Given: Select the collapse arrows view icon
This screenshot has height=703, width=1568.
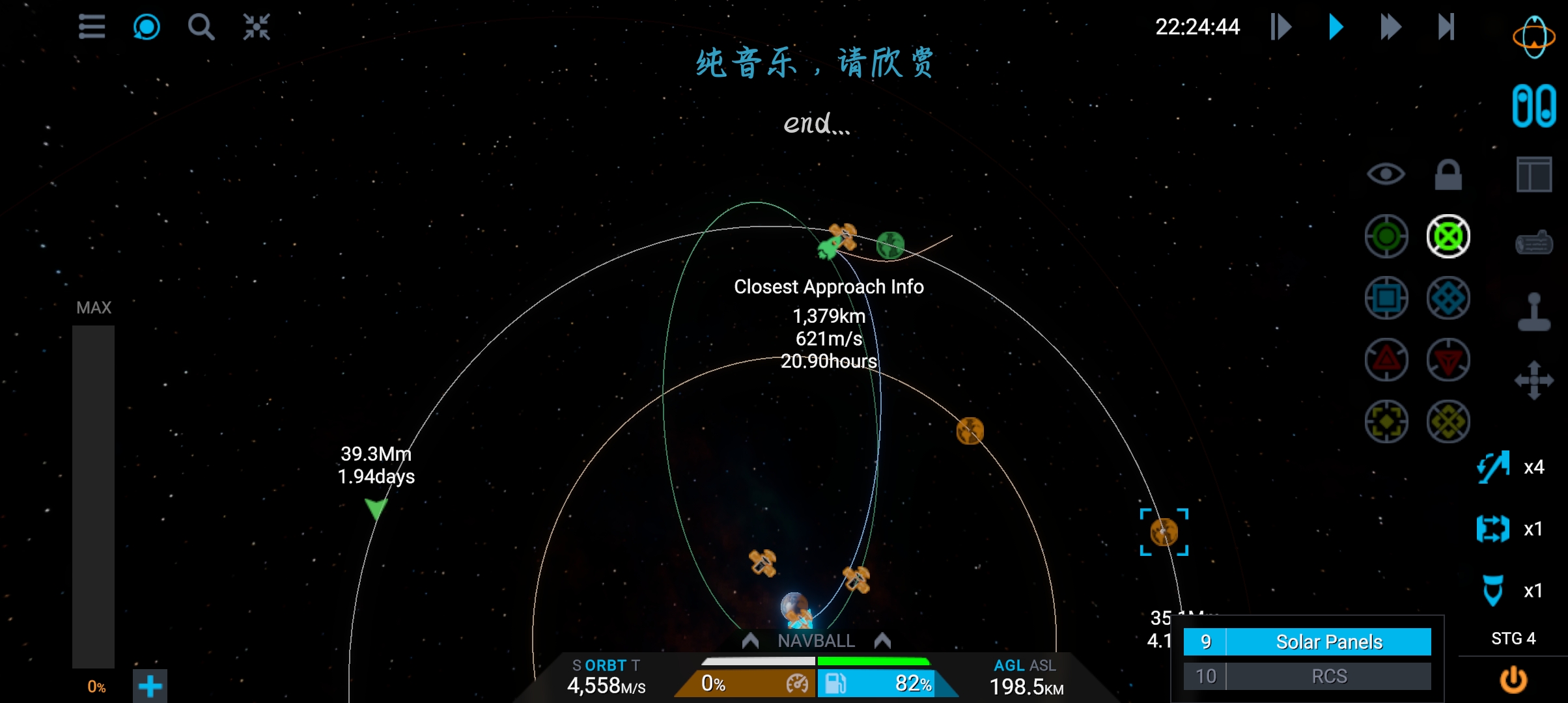Looking at the screenshot, I should coord(257,27).
